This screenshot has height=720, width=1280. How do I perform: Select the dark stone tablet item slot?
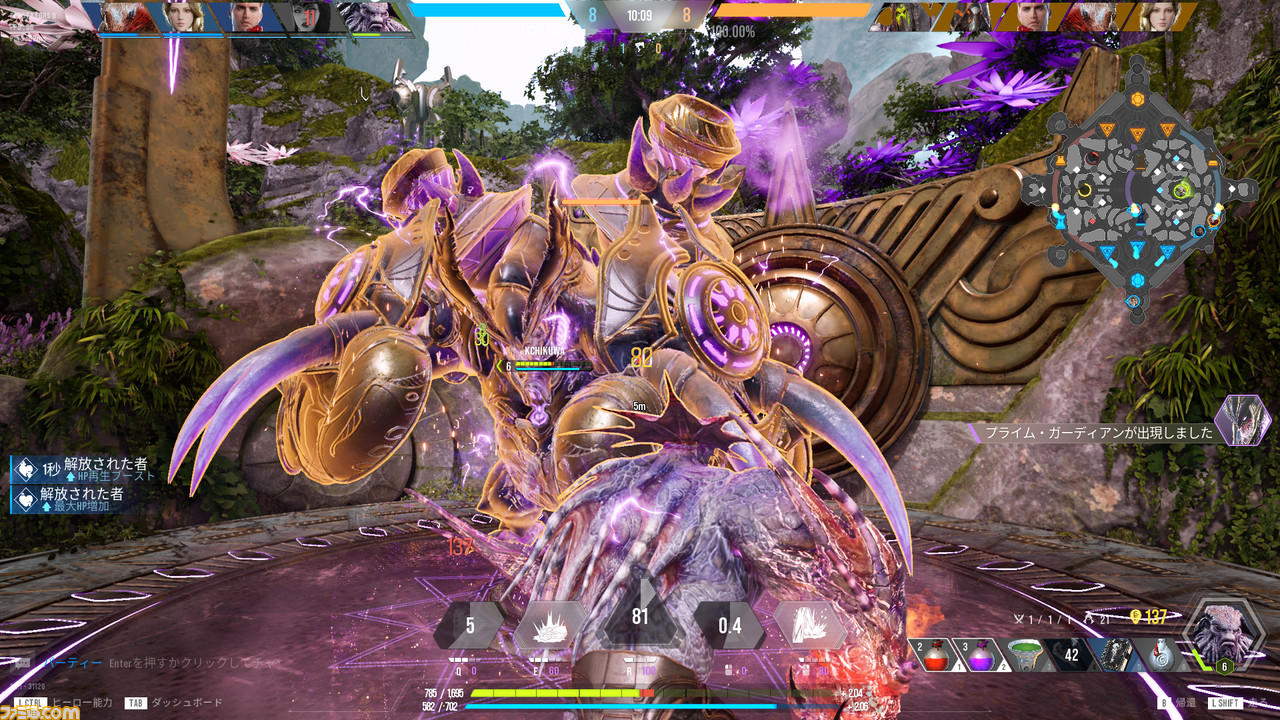click(x=1116, y=655)
